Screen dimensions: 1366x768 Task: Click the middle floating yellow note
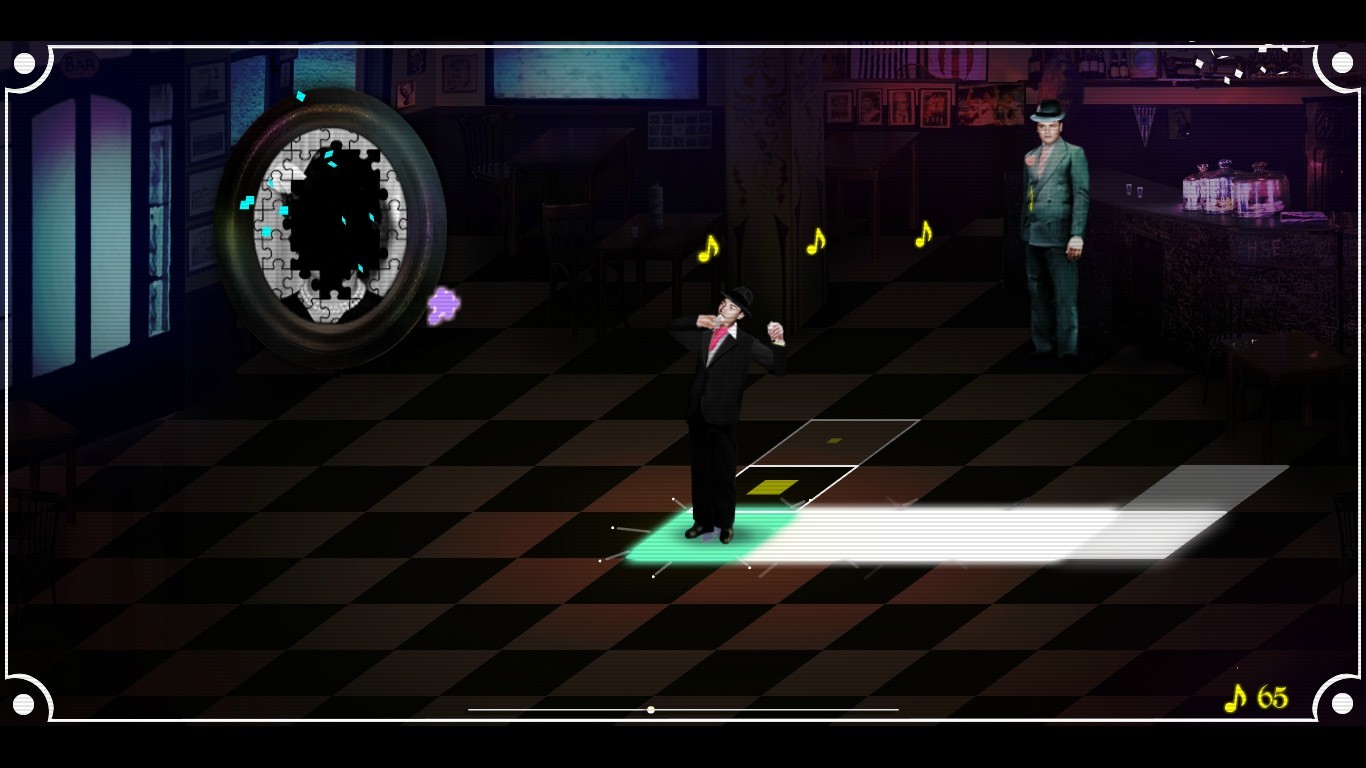tap(816, 240)
